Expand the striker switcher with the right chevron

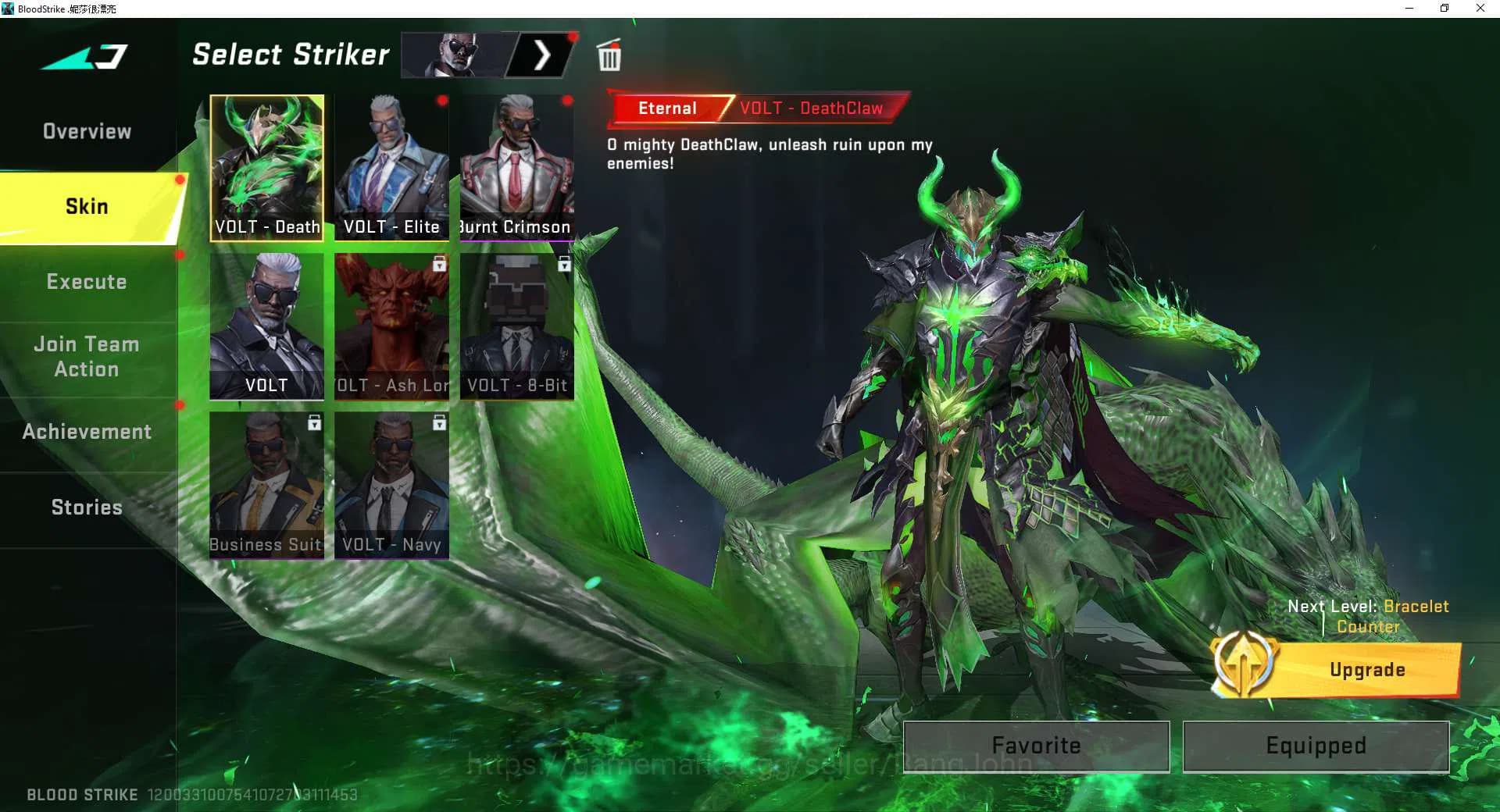point(544,55)
